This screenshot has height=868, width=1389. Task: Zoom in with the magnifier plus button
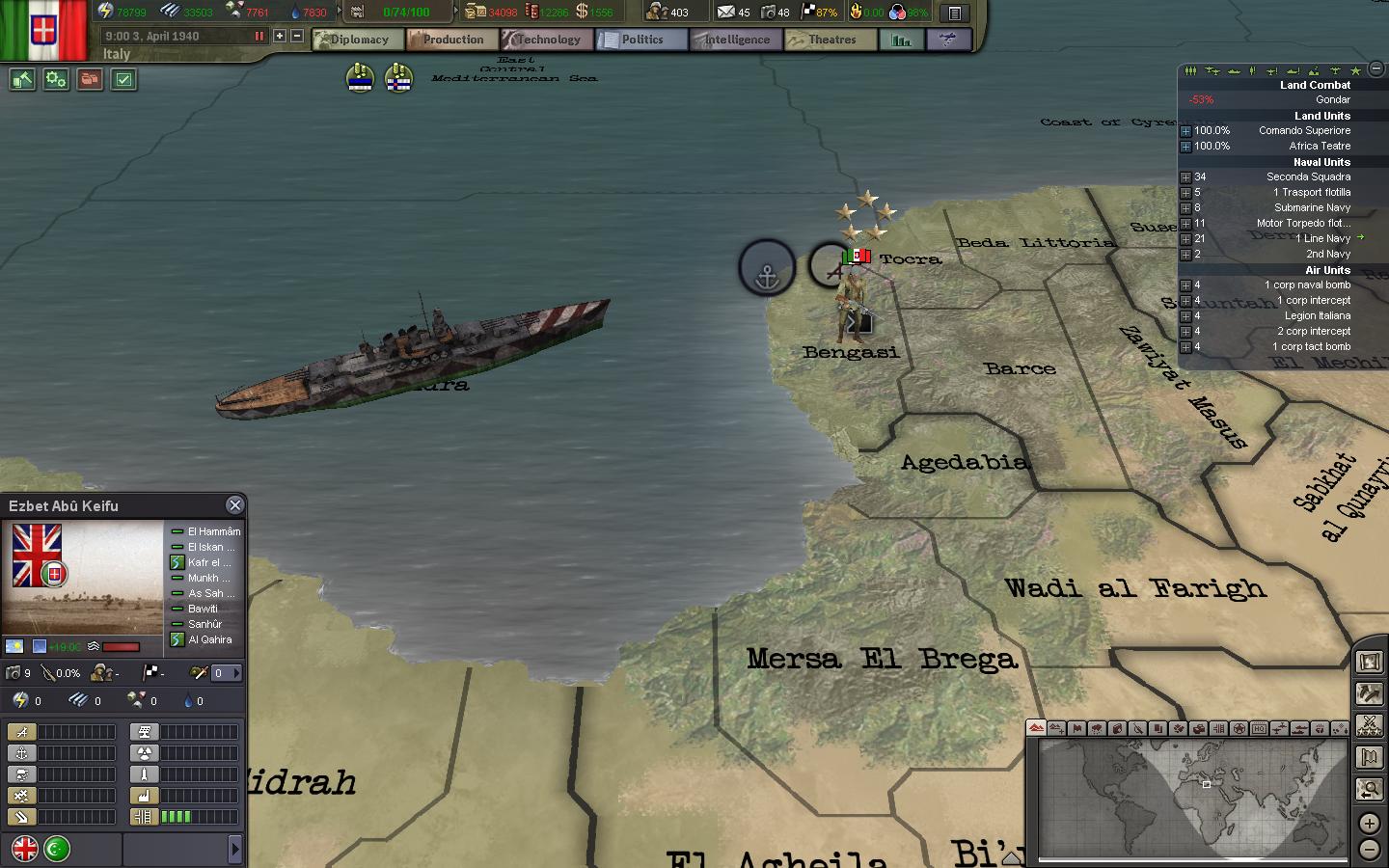1370,824
